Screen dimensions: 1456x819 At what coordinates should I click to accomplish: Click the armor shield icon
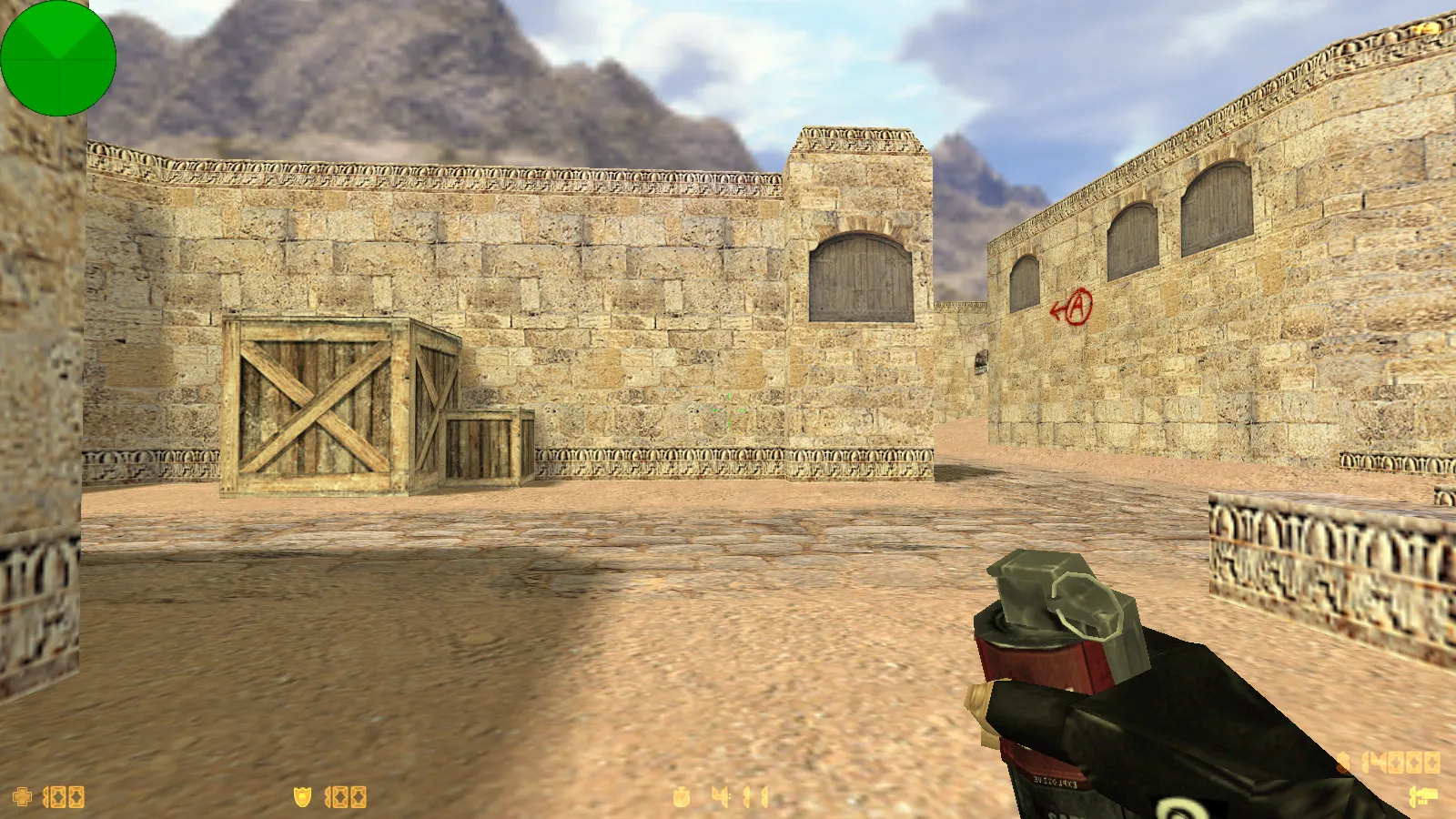302,797
